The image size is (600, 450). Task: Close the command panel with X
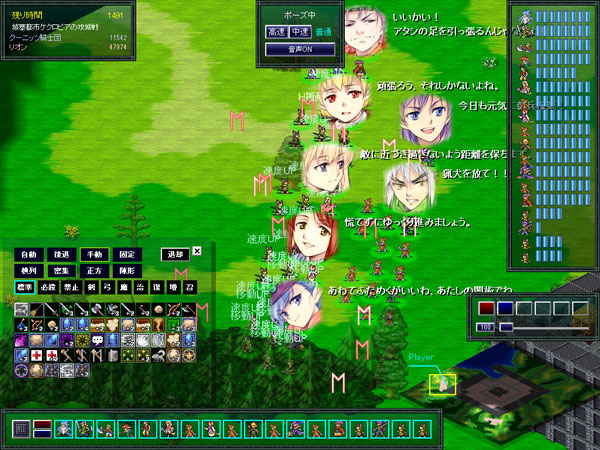pyautogui.click(x=197, y=251)
